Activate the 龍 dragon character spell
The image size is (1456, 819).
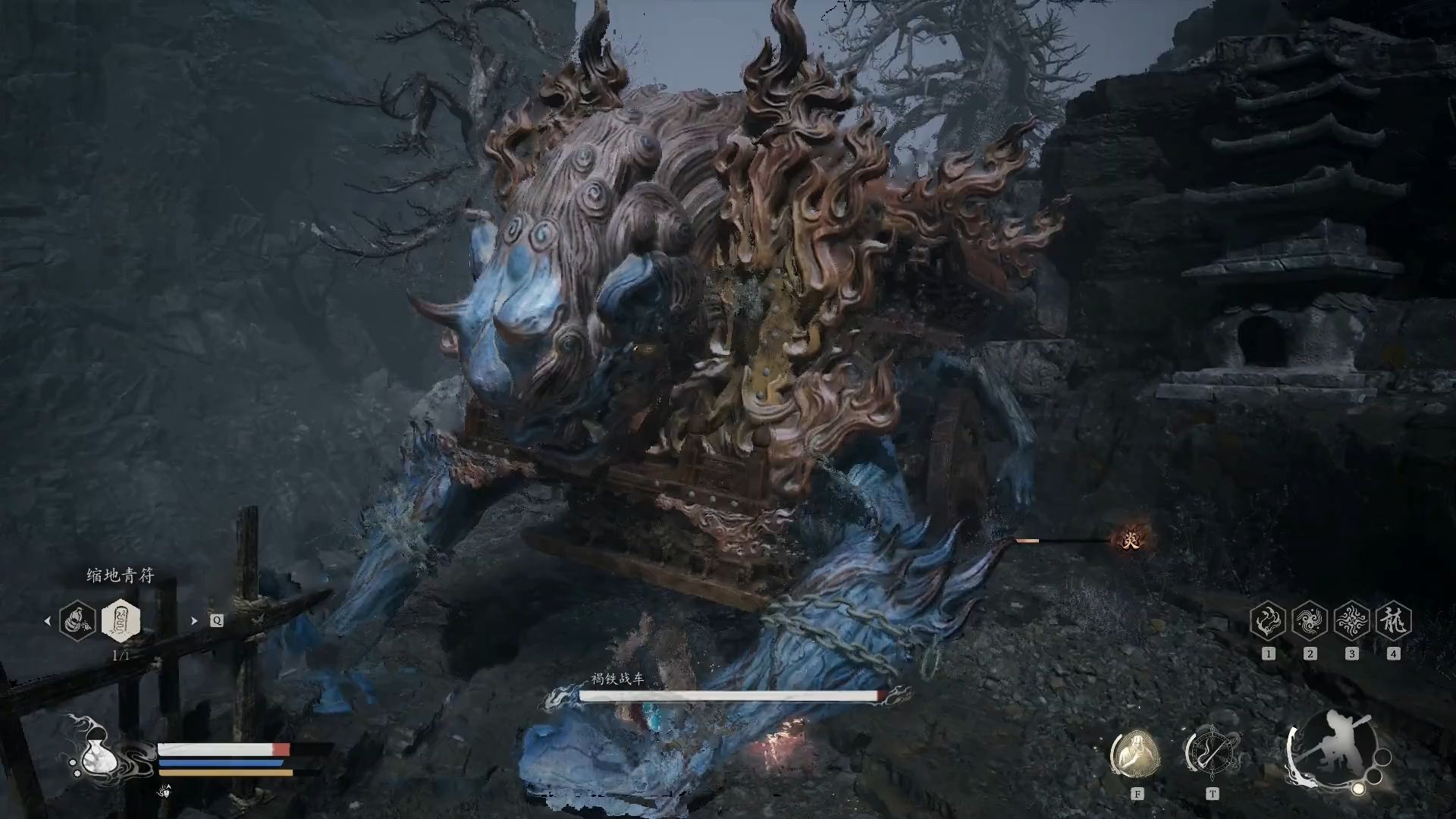(1393, 621)
